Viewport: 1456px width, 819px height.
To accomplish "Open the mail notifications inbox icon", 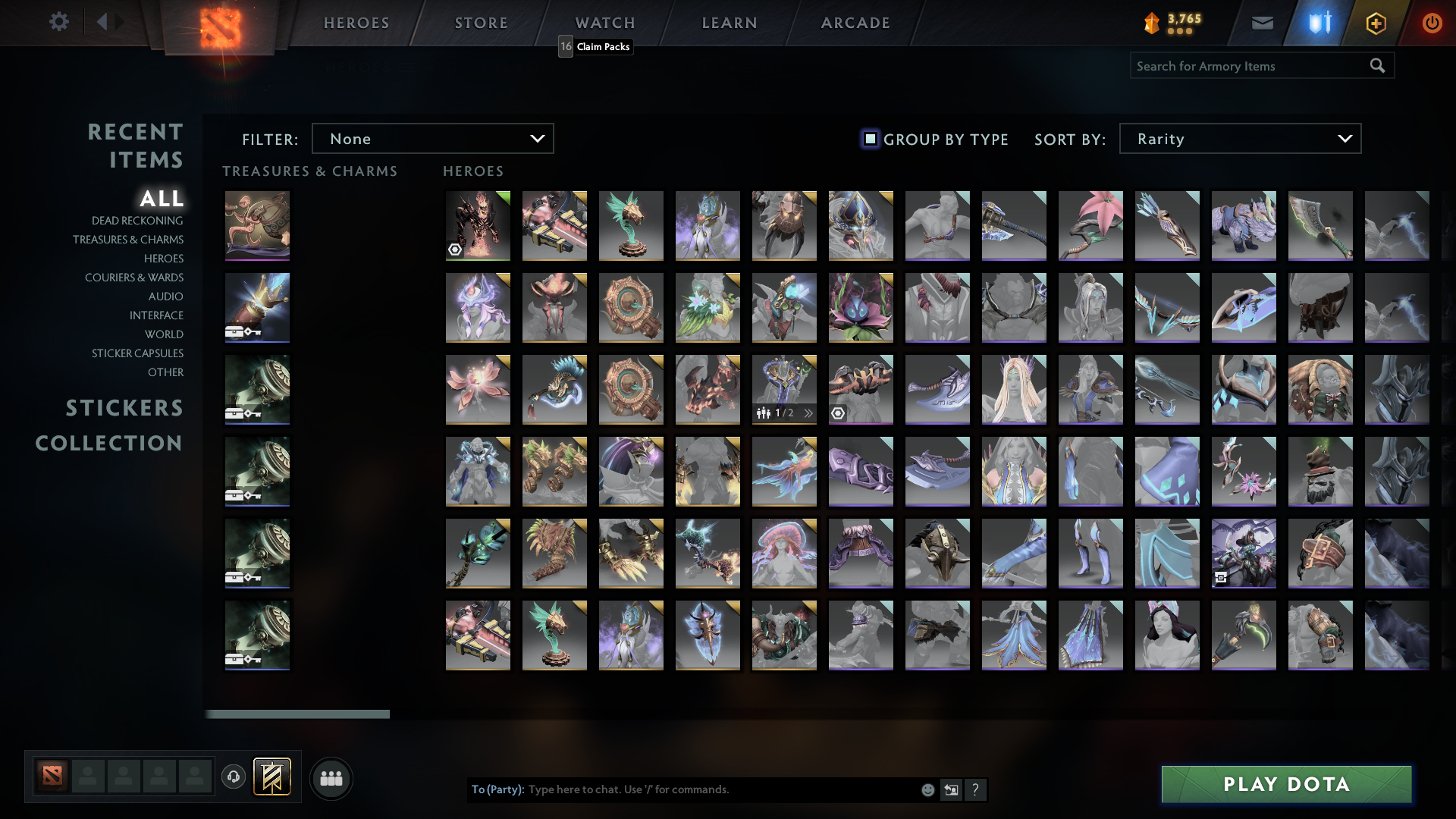I will (x=1262, y=23).
